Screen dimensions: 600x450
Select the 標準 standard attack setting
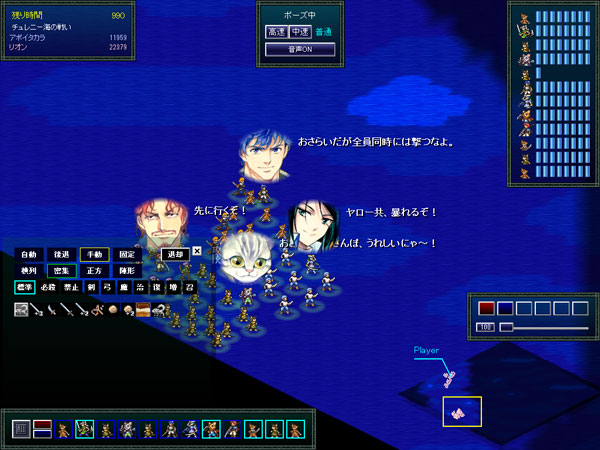24,288
